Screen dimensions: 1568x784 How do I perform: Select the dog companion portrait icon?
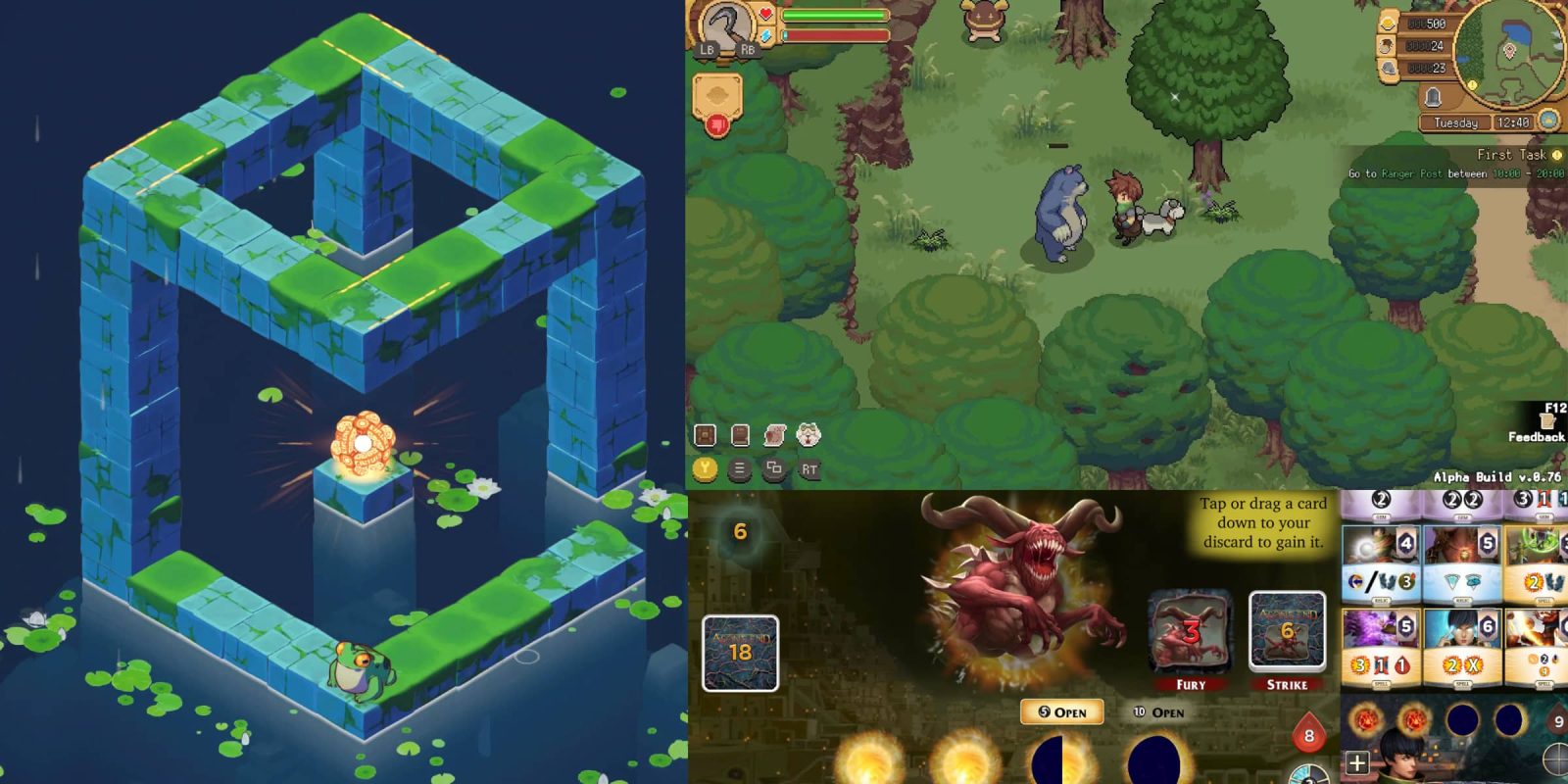pyautogui.click(x=808, y=434)
